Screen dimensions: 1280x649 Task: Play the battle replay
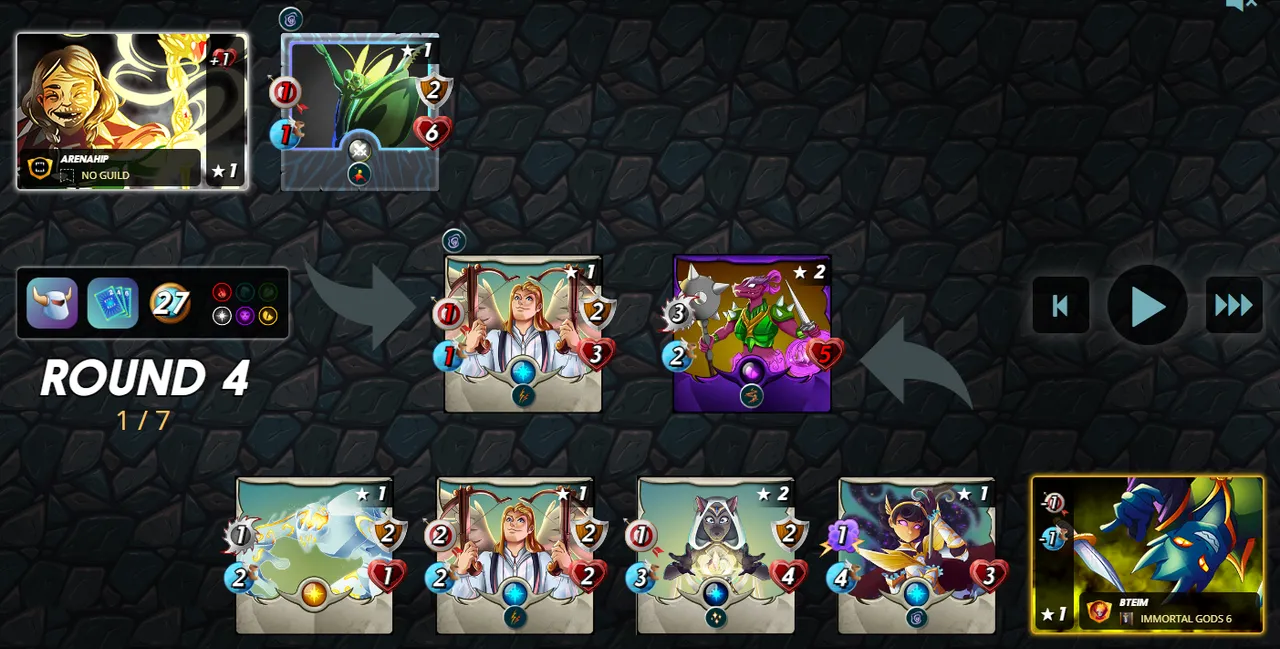pos(1147,305)
